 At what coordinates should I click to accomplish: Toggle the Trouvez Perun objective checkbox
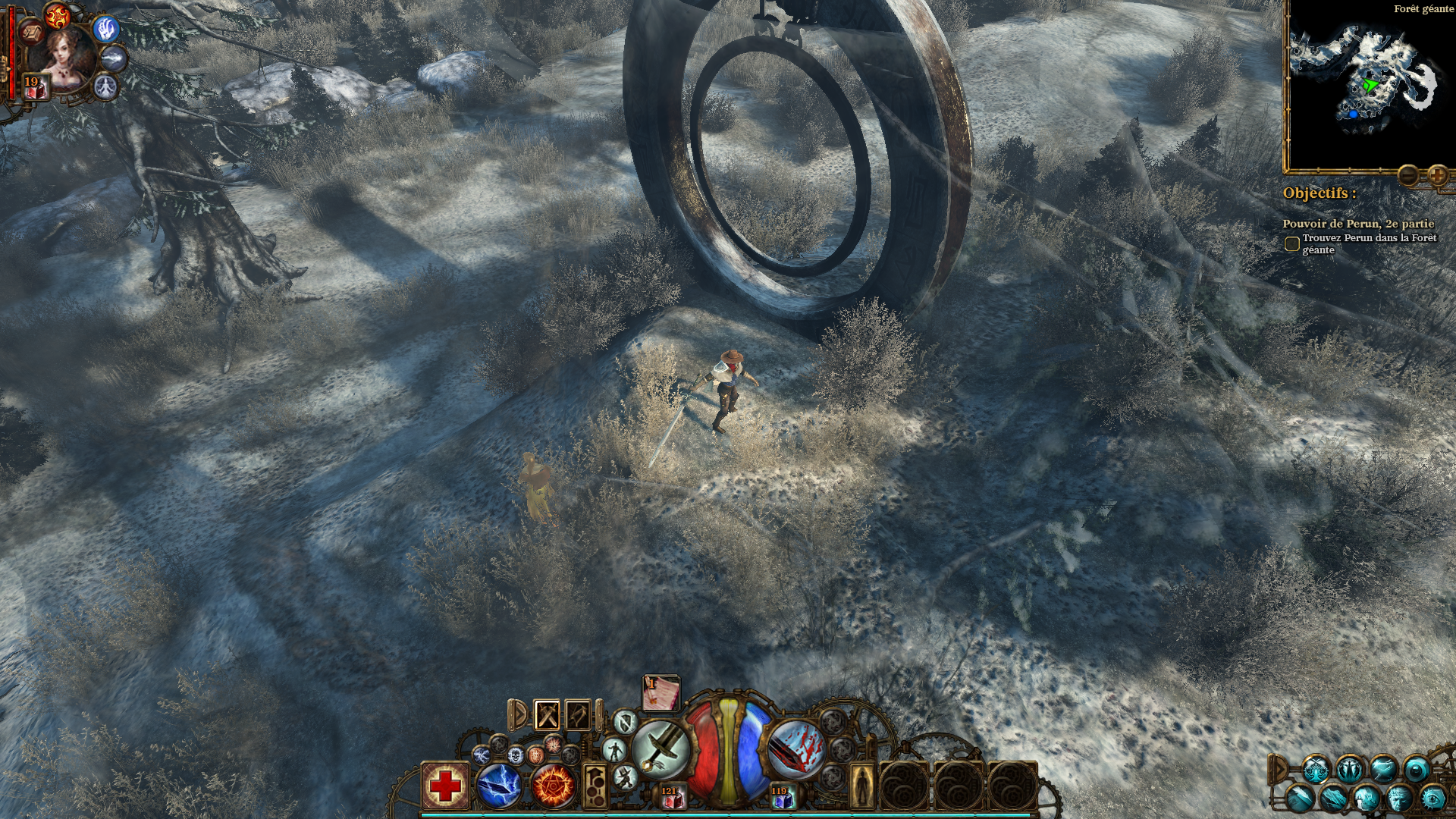[x=1291, y=244]
